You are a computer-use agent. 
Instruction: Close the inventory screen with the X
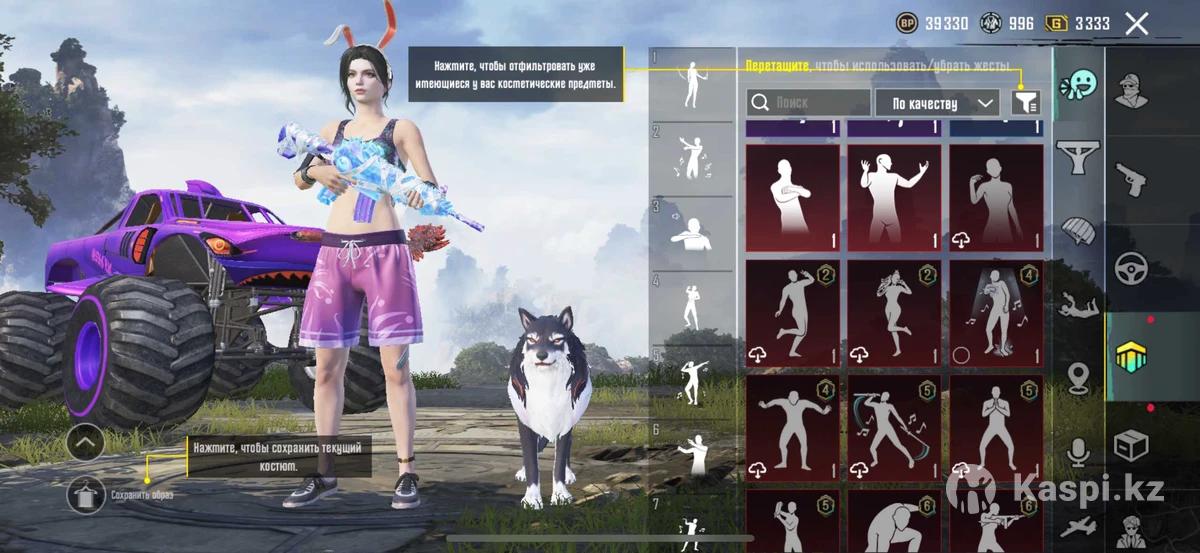(x=1136, y=24)
